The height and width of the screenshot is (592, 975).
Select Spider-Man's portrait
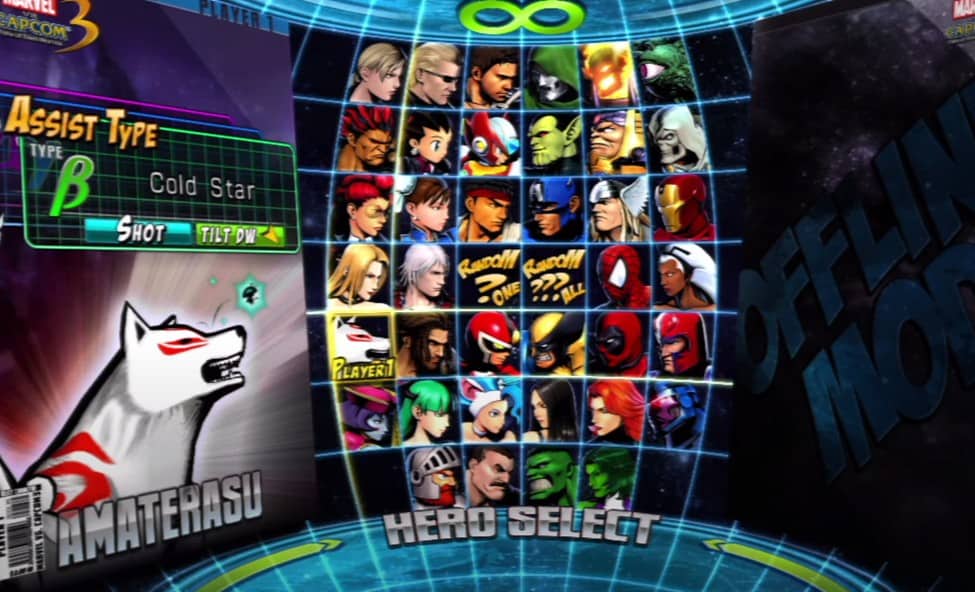point(618,276)
